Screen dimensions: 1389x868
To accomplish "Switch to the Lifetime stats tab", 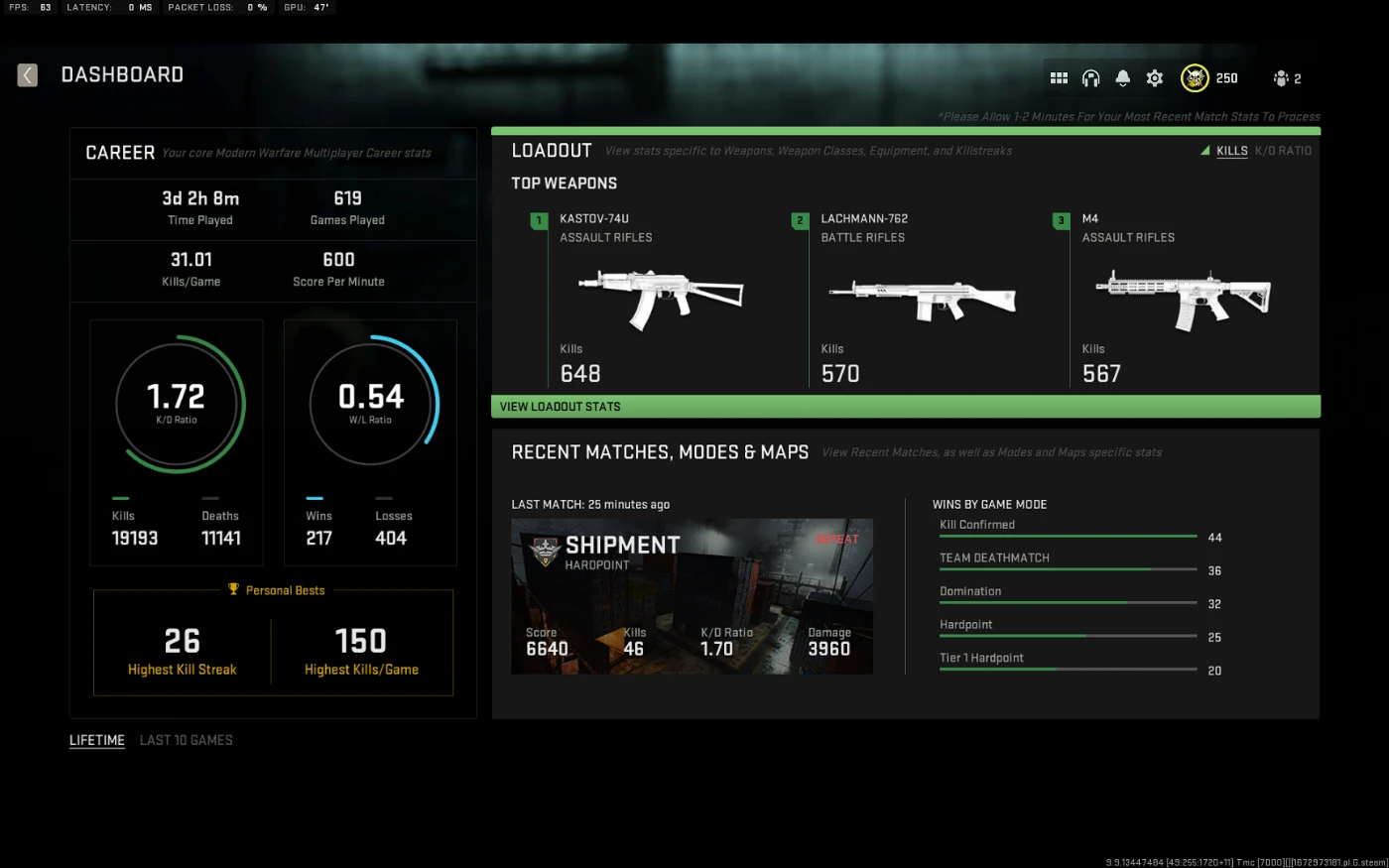I will pyautogui.click(x=97, y=740).
